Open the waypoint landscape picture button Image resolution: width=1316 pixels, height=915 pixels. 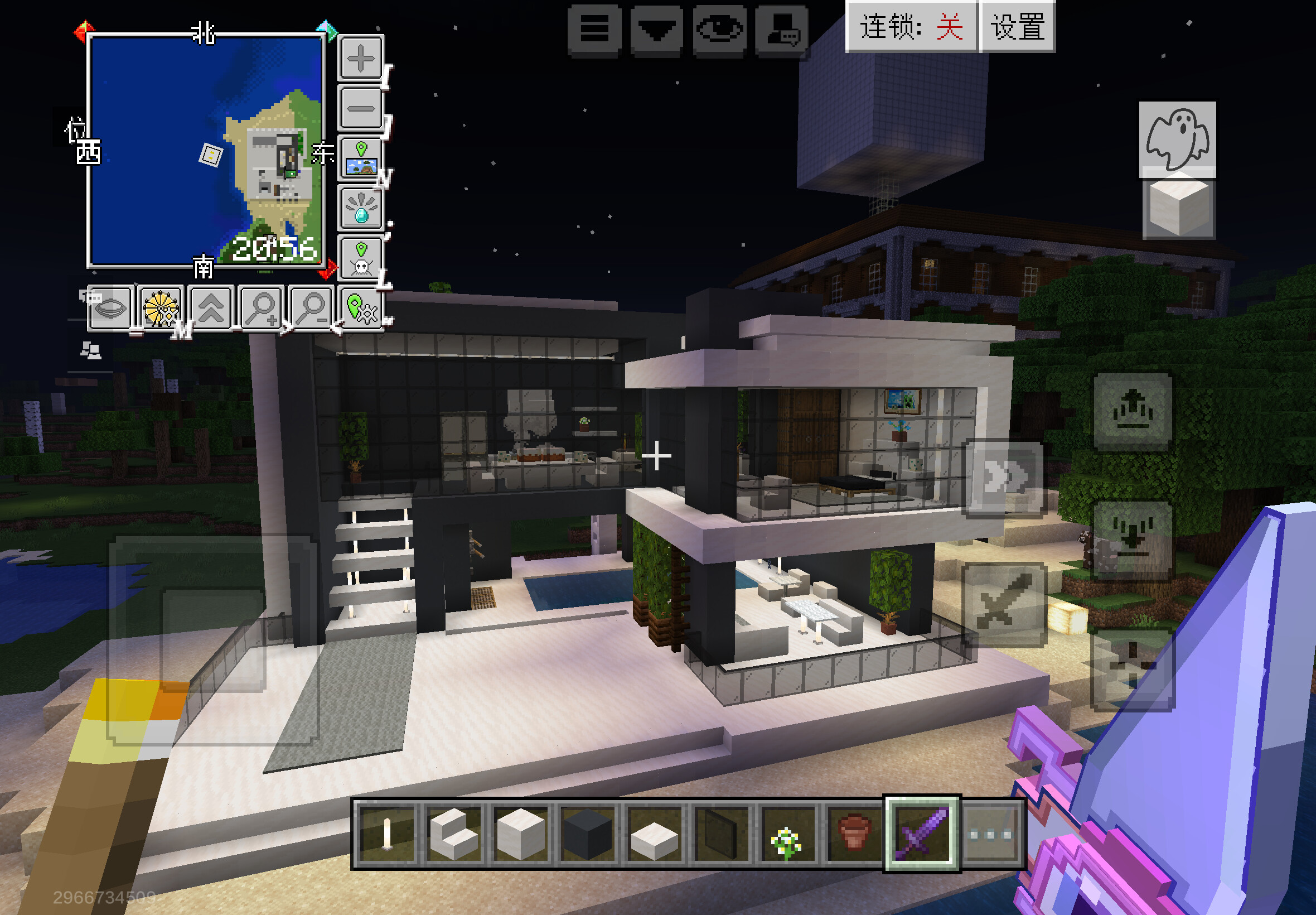click(x=361, y=159)
